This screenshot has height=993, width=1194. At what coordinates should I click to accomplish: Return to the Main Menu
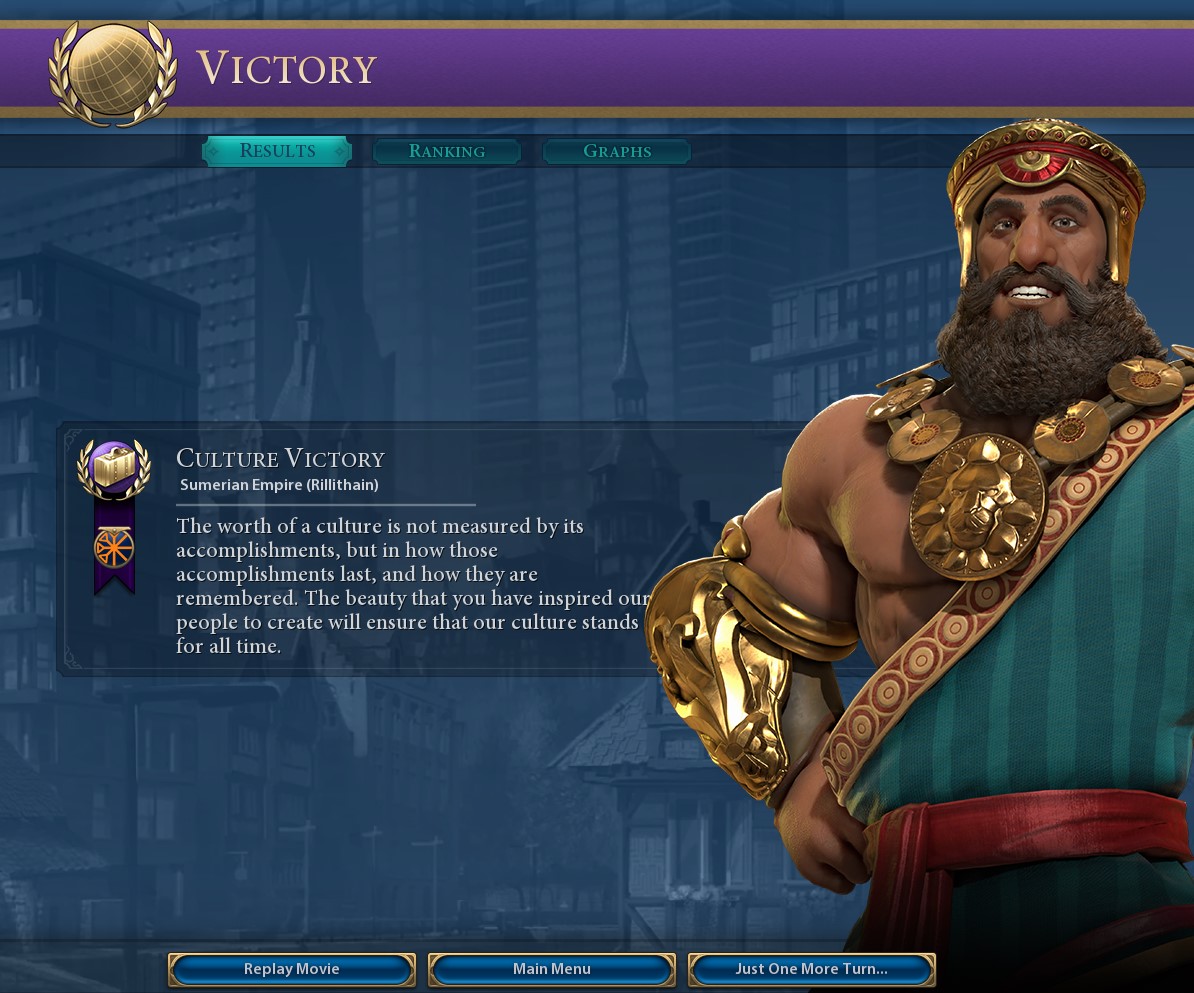coord(552,969)
